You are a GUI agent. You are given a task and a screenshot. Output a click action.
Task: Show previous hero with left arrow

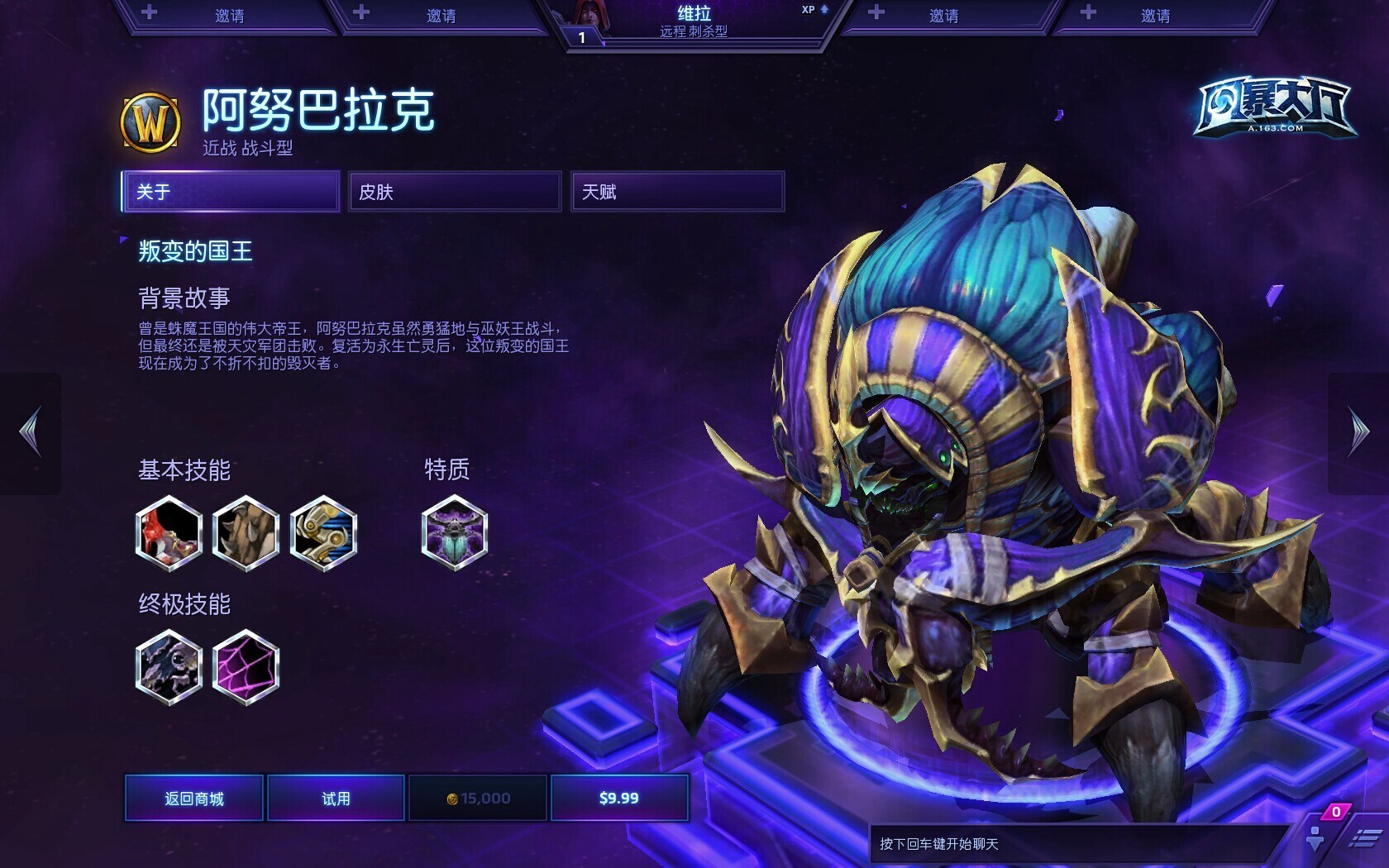(31, 432)
